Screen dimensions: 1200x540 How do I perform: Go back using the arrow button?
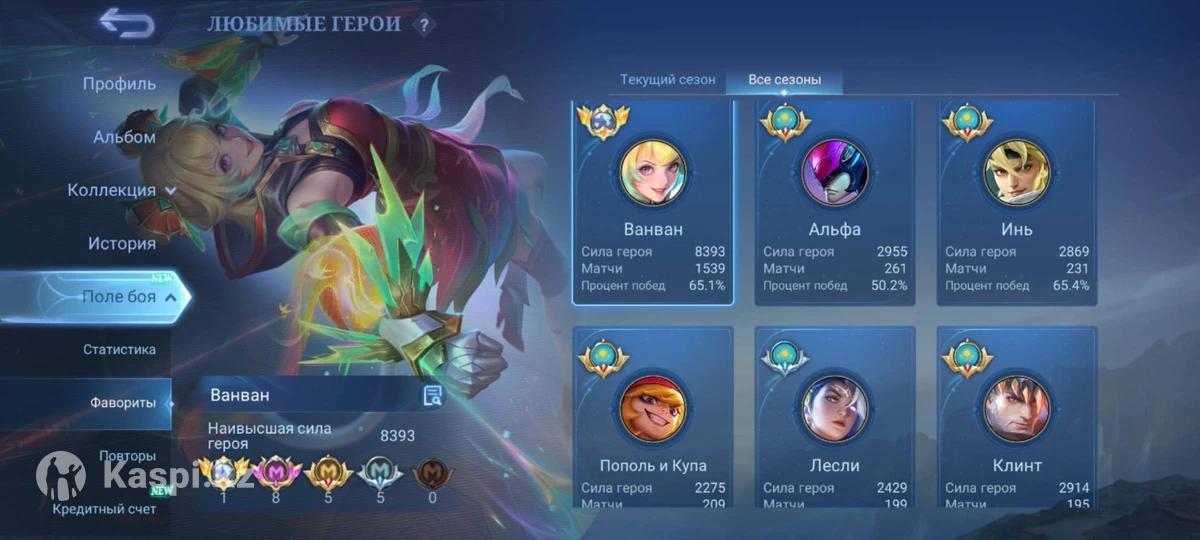coord(126,22)
